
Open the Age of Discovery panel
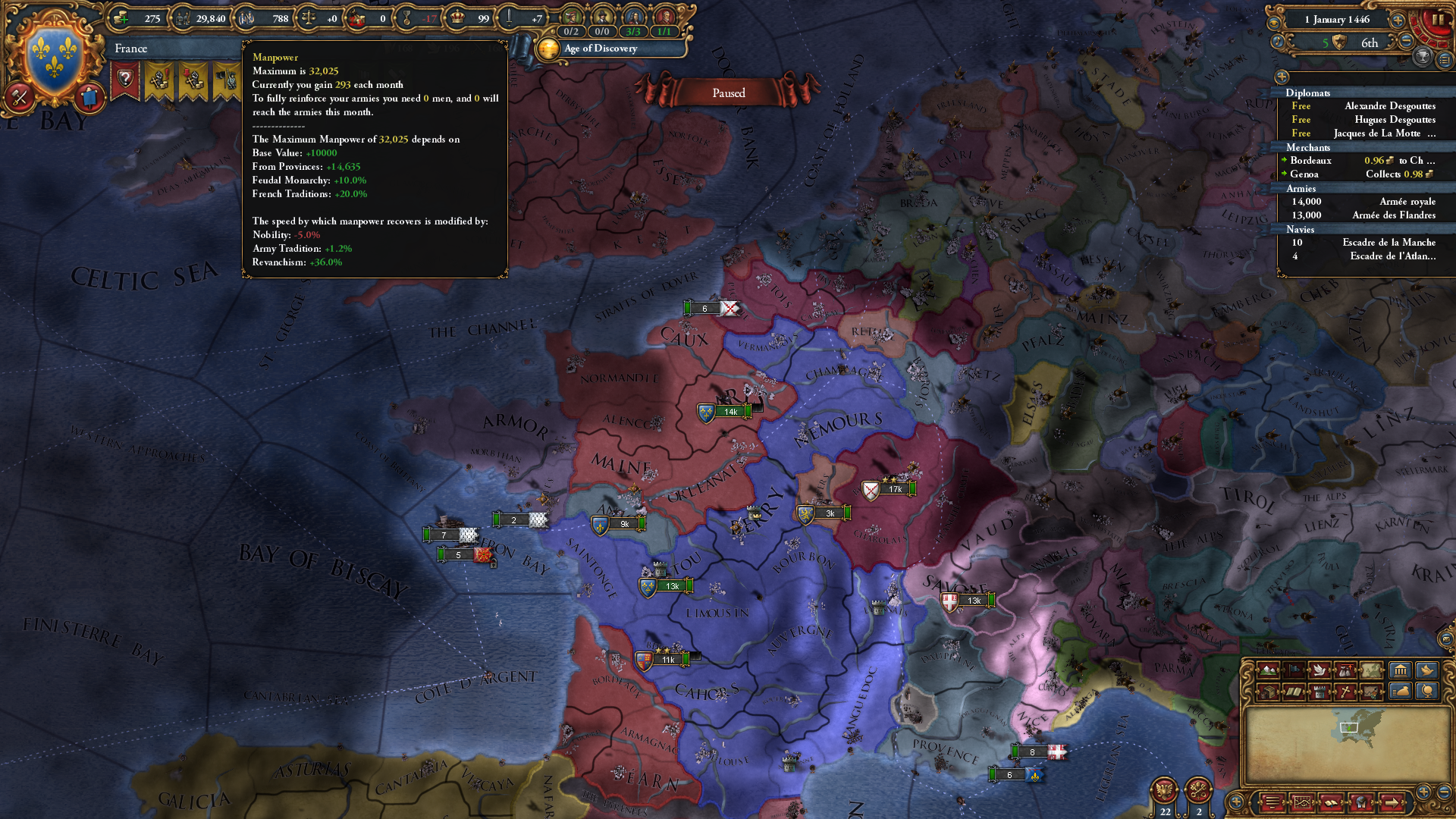click(x=600, y=49)
